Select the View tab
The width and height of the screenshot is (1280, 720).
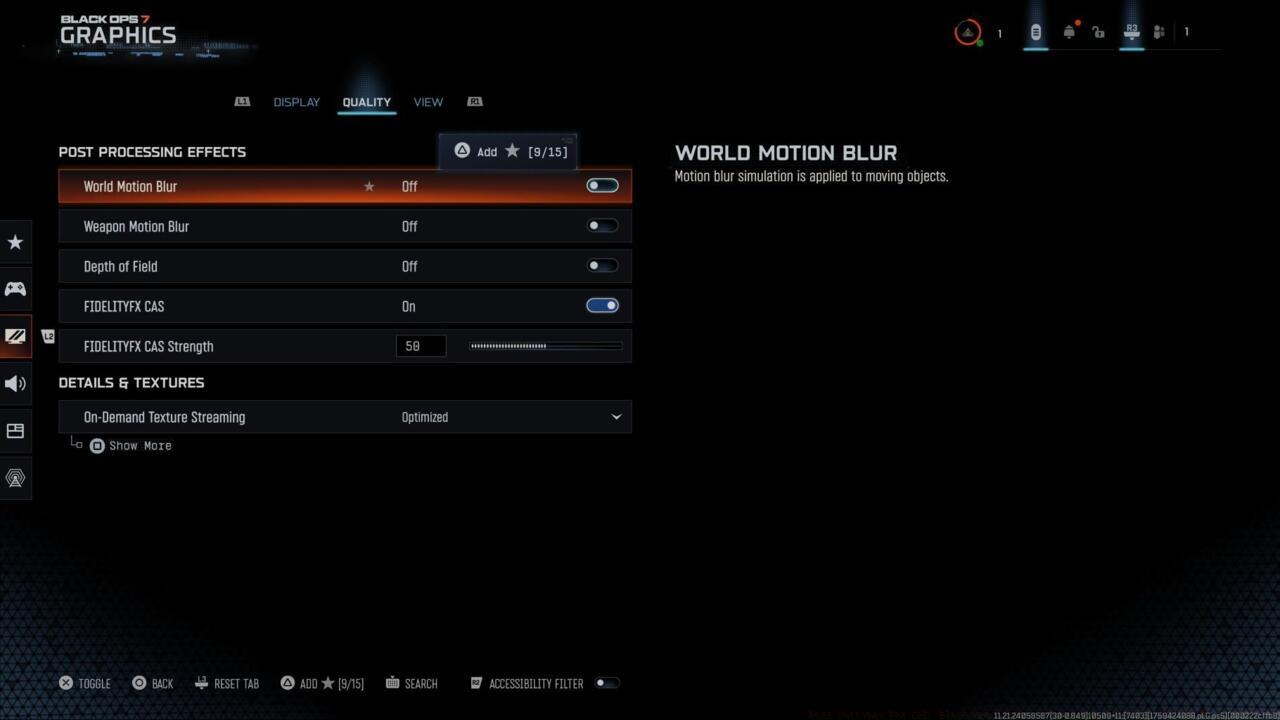click(428, 101)
